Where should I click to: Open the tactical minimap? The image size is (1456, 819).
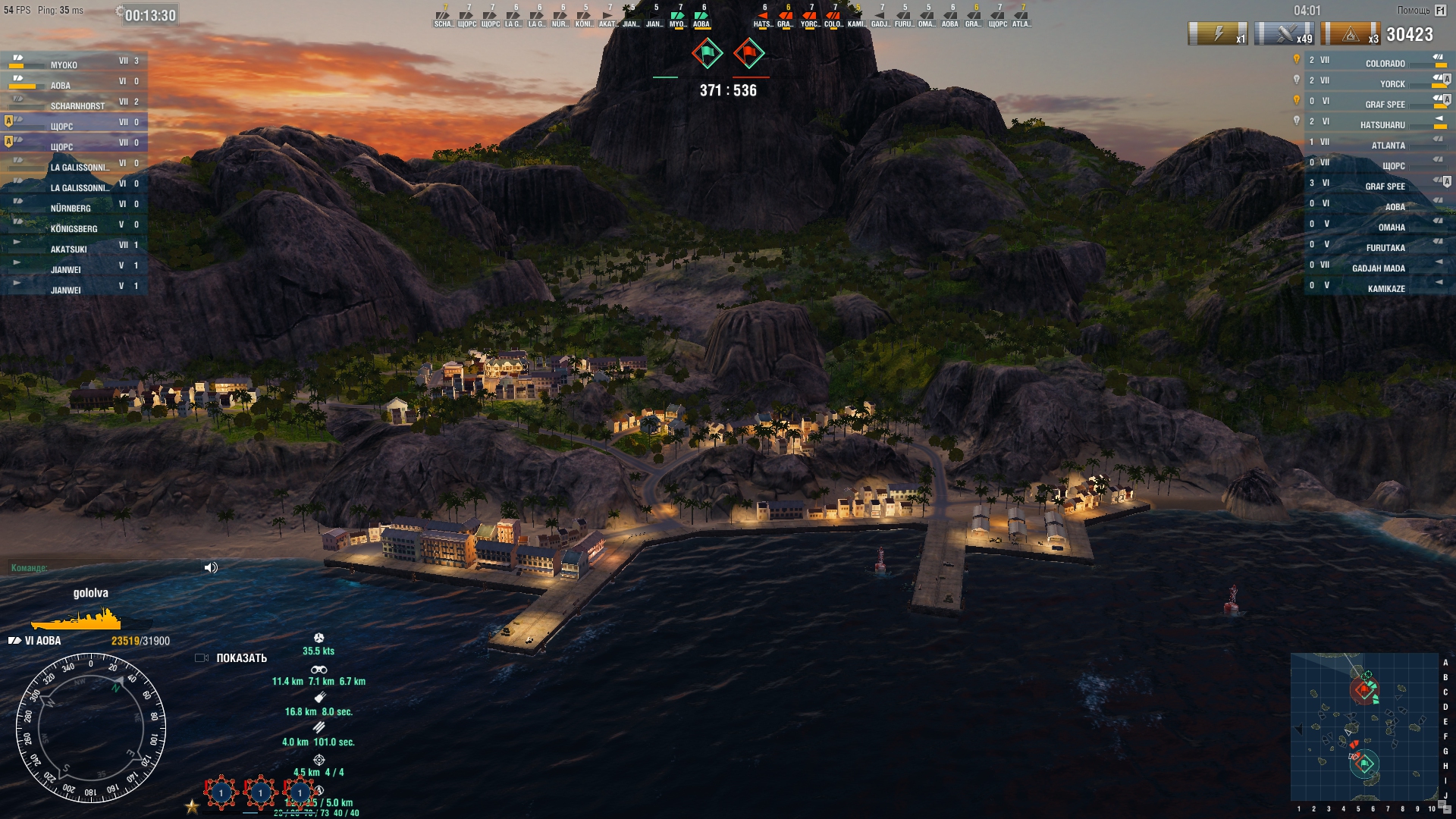pyautogui.click(x=1363, y=726)
